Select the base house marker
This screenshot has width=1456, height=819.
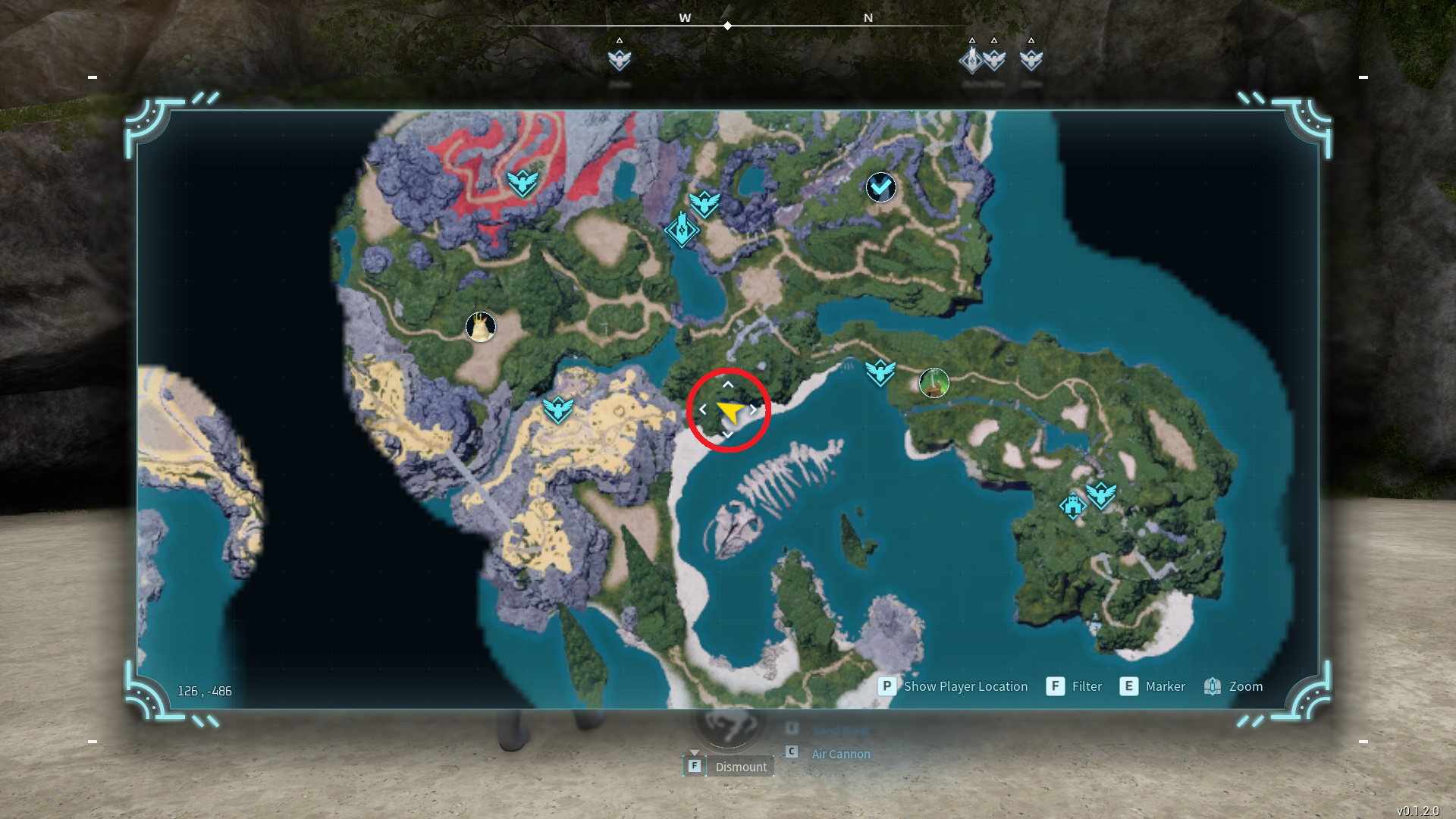tap(1072, 505)
